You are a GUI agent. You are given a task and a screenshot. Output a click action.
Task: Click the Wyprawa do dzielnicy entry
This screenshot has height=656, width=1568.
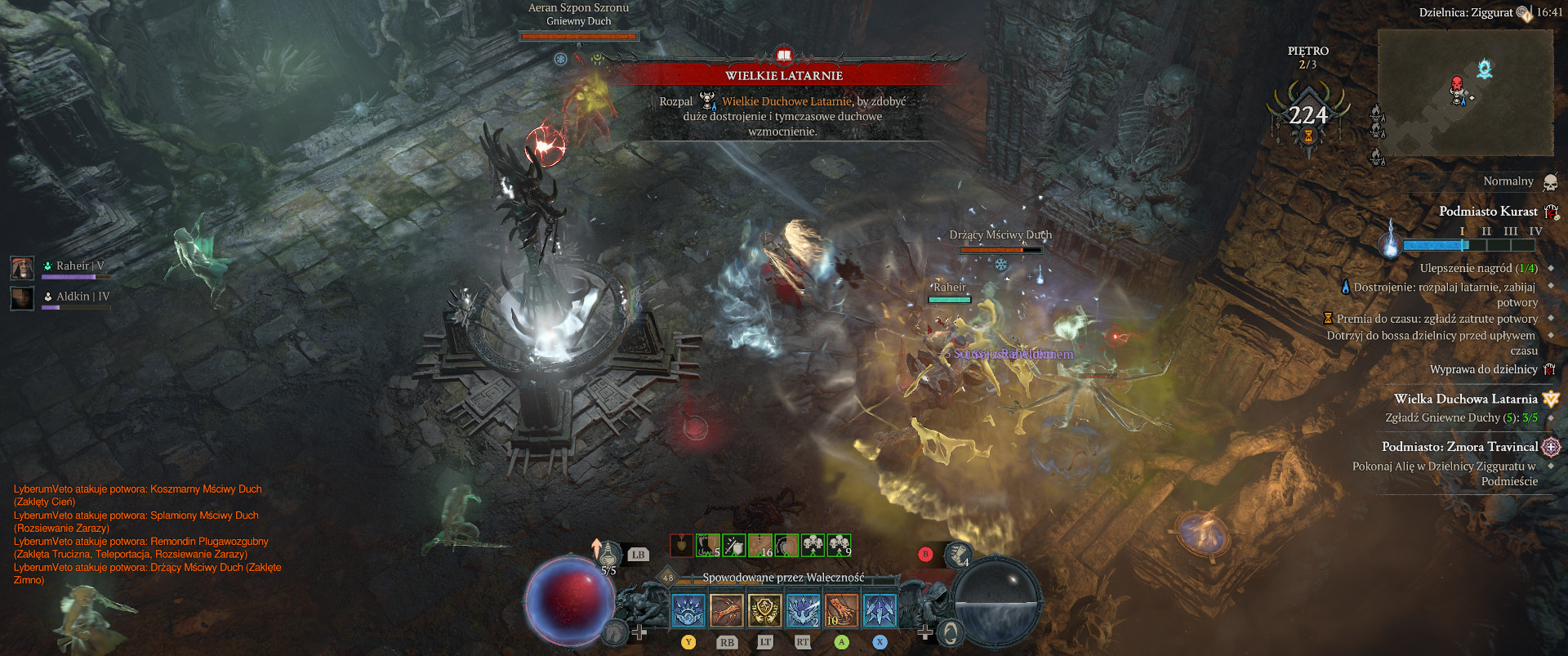click(x=1483, y=369)
